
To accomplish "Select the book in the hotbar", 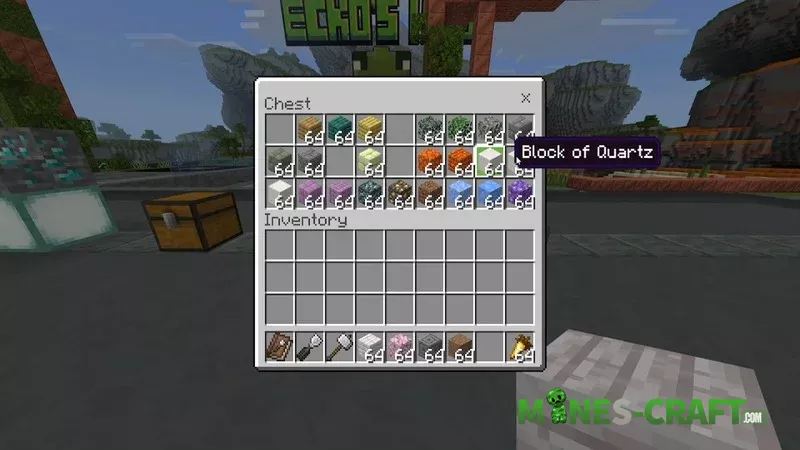I will coord(279,346).
